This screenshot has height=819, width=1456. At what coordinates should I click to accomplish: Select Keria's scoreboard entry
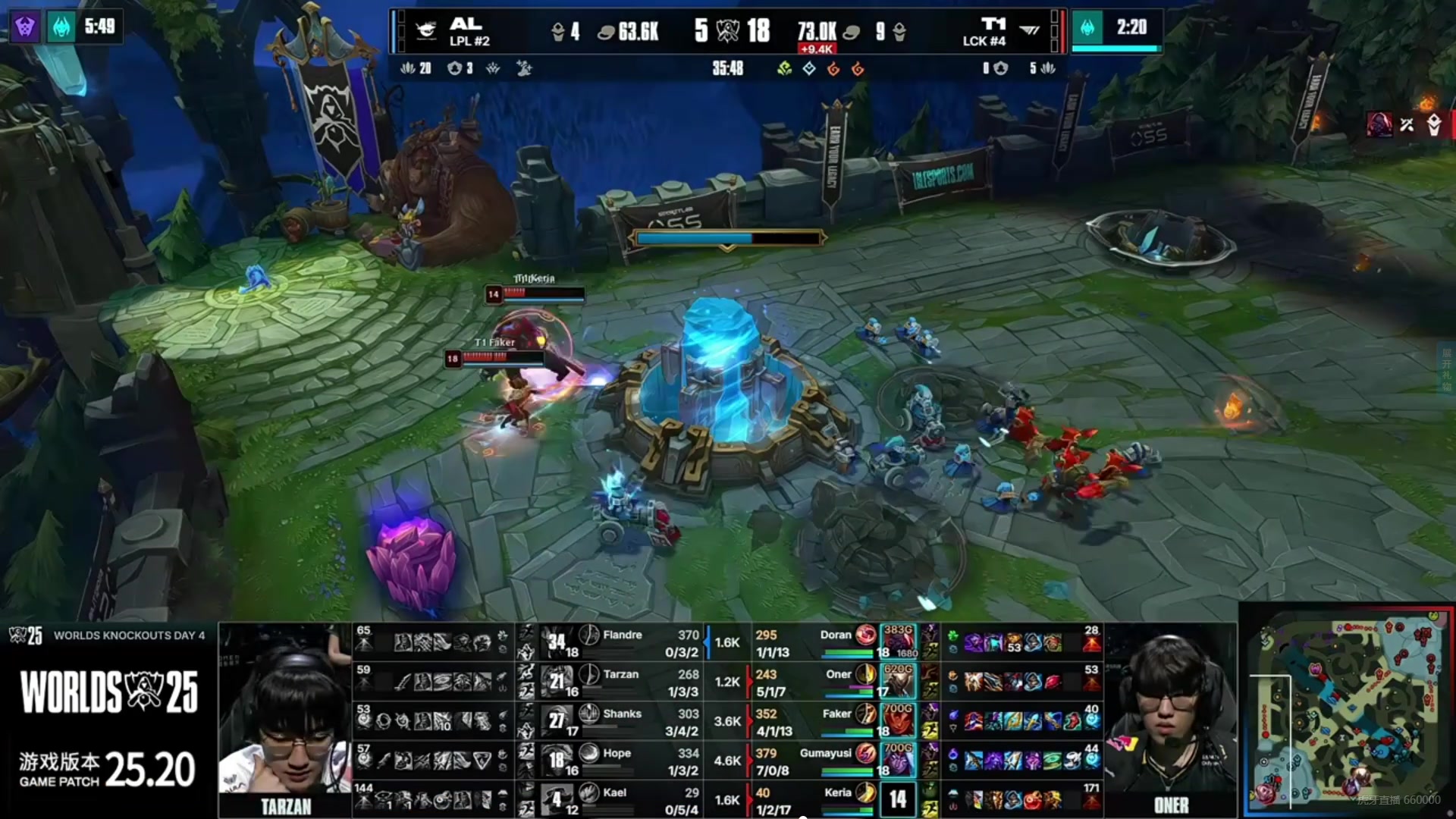pyautogui.click(x=837, y=792)
